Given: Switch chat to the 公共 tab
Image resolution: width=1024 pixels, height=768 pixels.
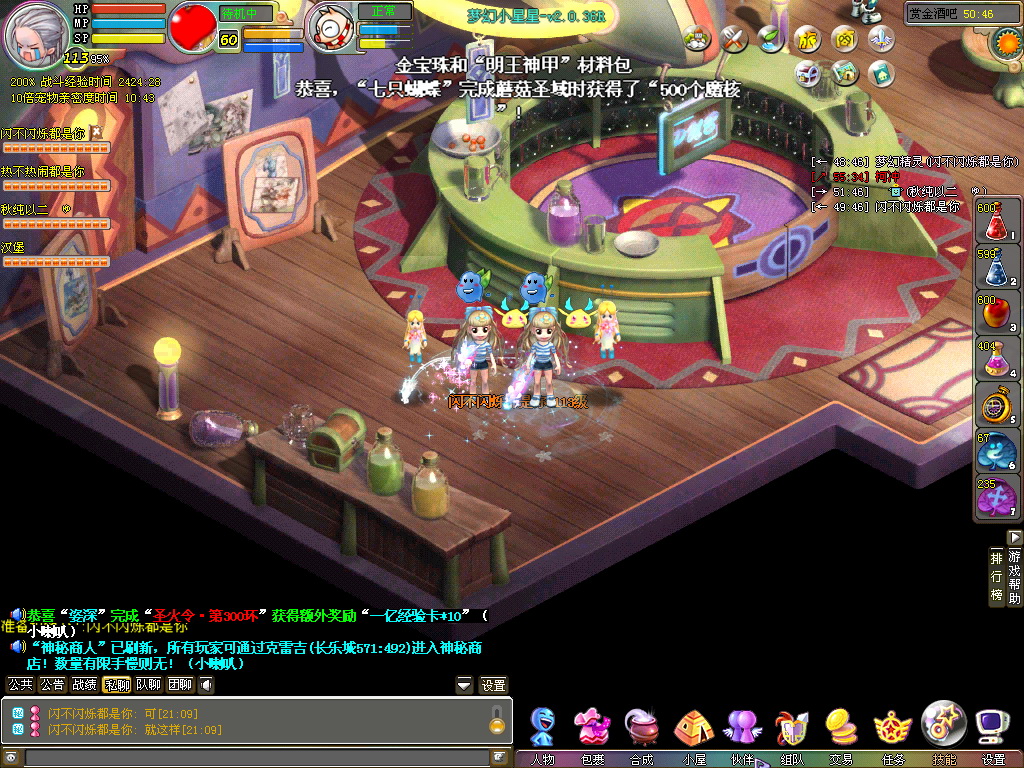Looking at the screenshot, I should click(20, 685).
